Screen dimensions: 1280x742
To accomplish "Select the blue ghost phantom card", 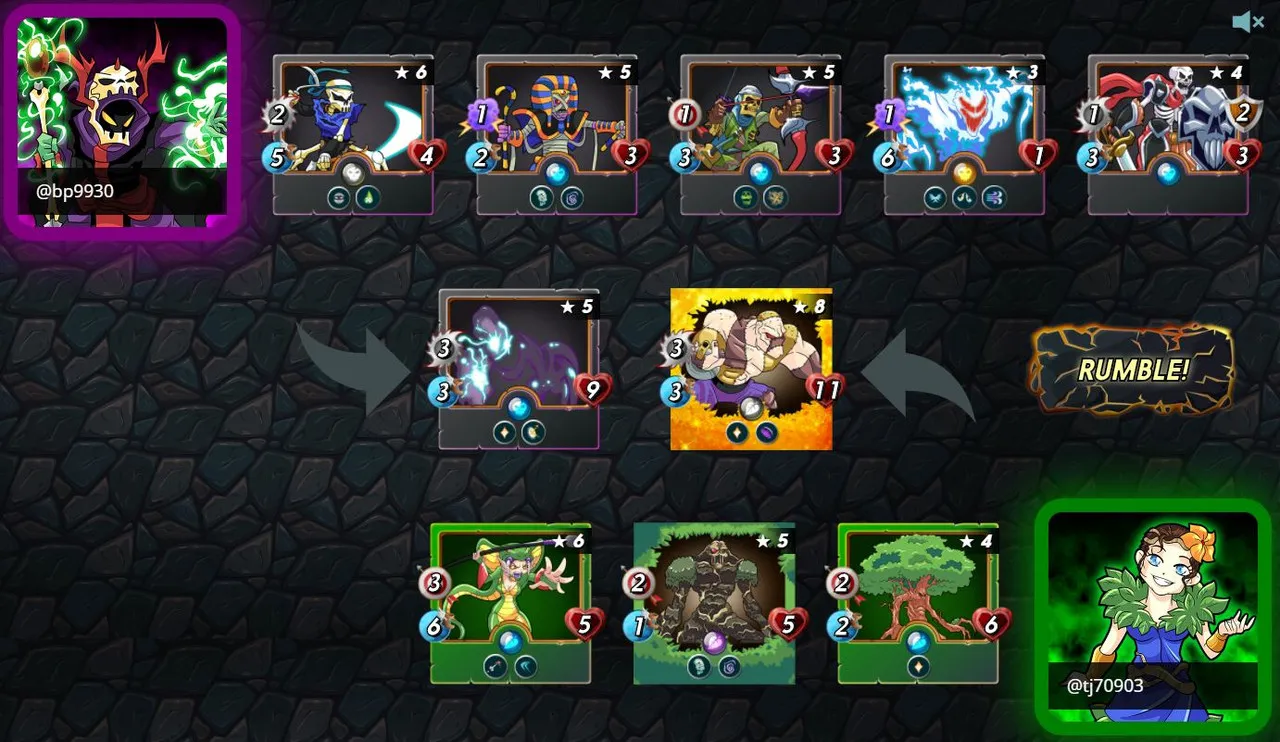I will pos(965,134).
